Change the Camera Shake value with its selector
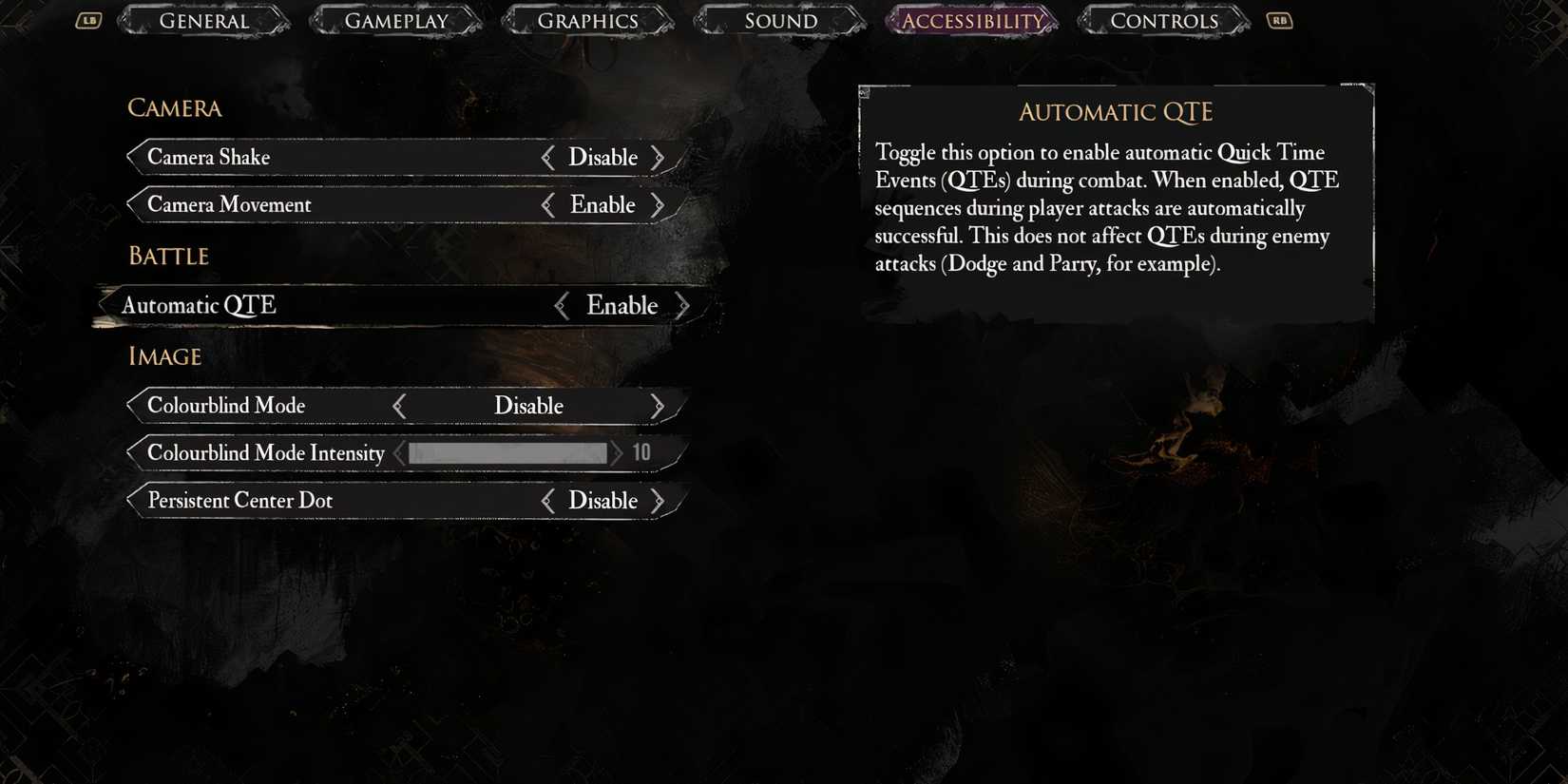Image resolution: width=1568 pixels, height=784 pixels. [x=603, y=157]
